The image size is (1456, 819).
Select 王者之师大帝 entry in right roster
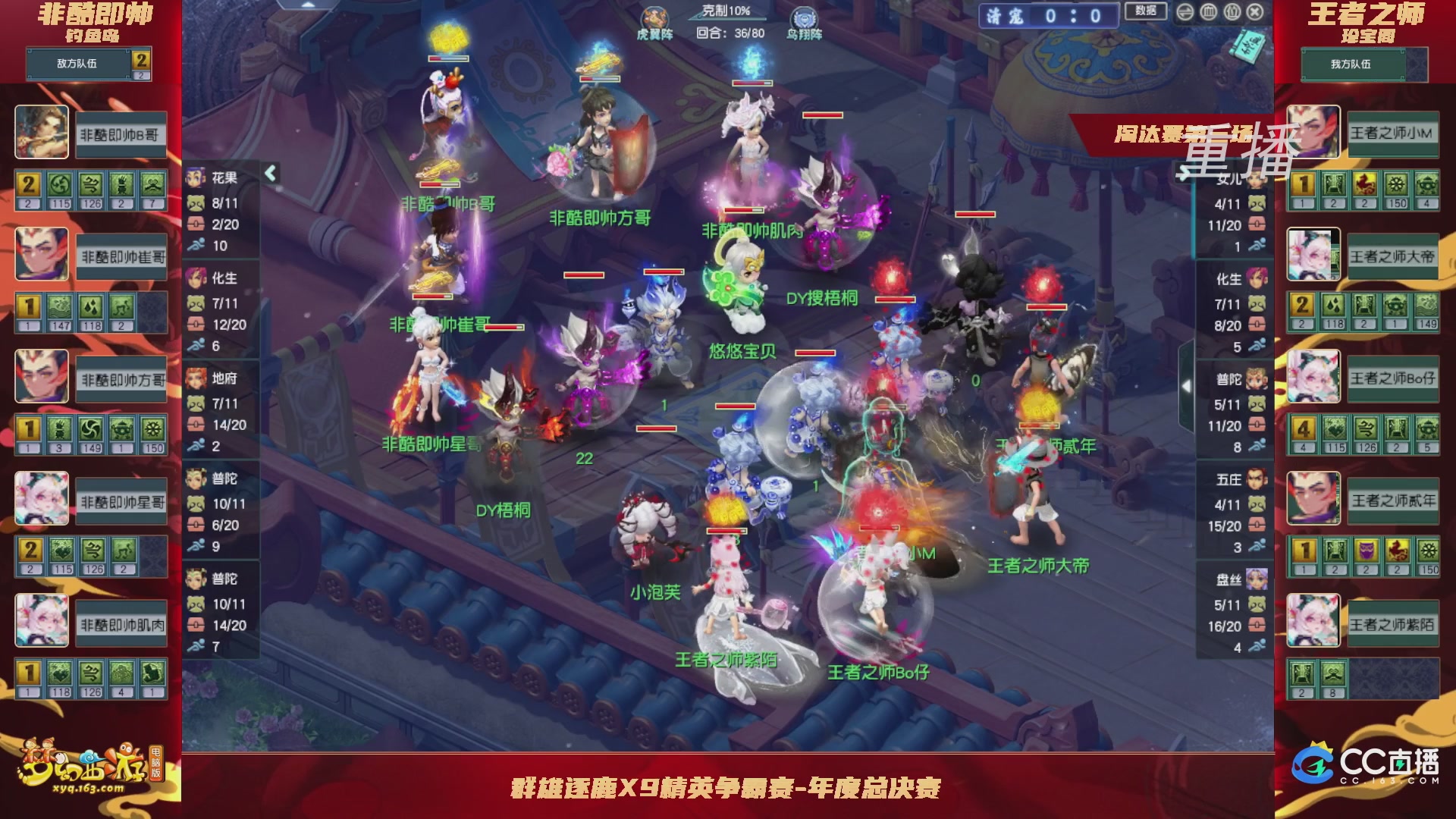[1393, 256]
